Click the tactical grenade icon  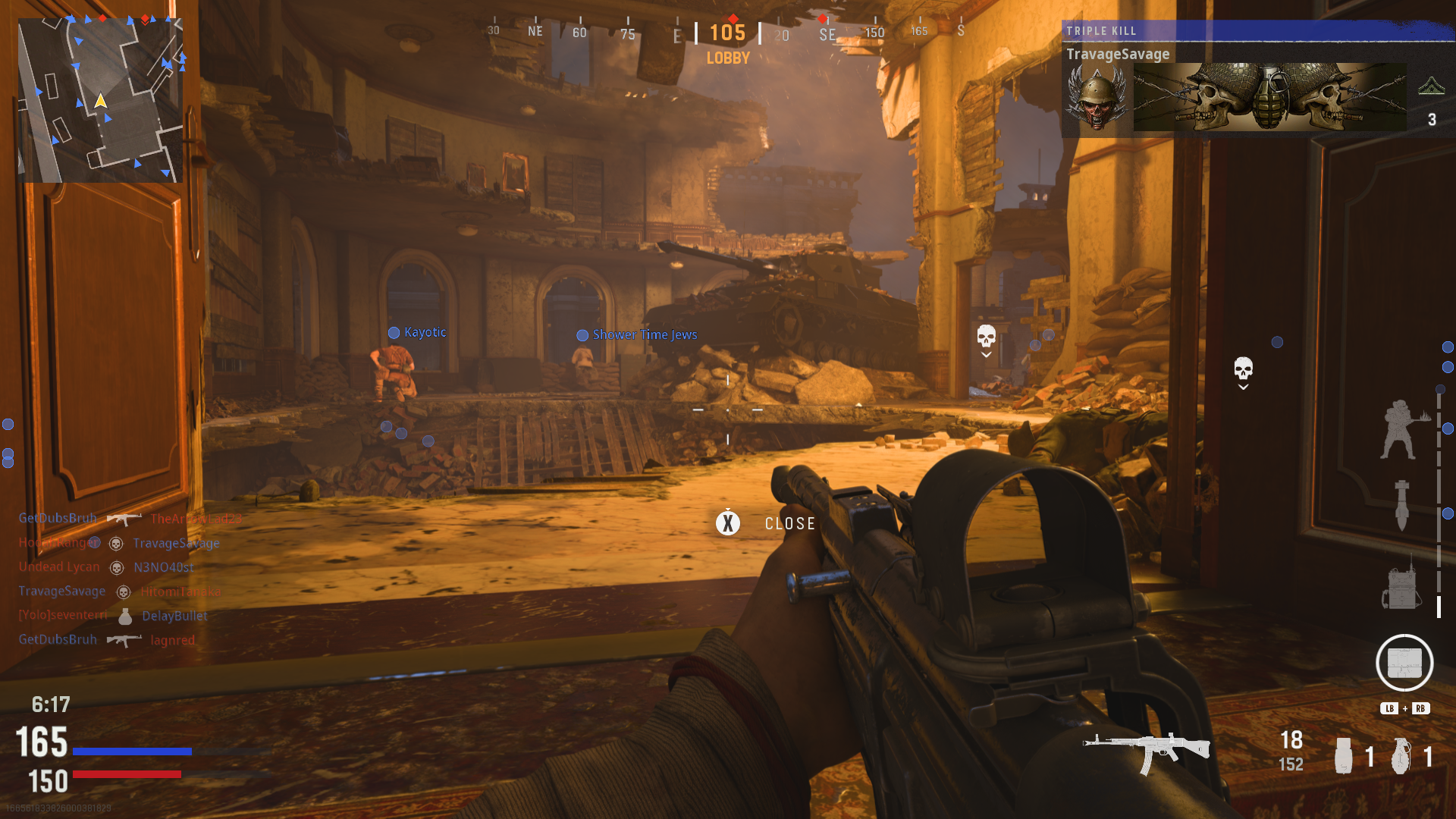(x=1344, y=755)
